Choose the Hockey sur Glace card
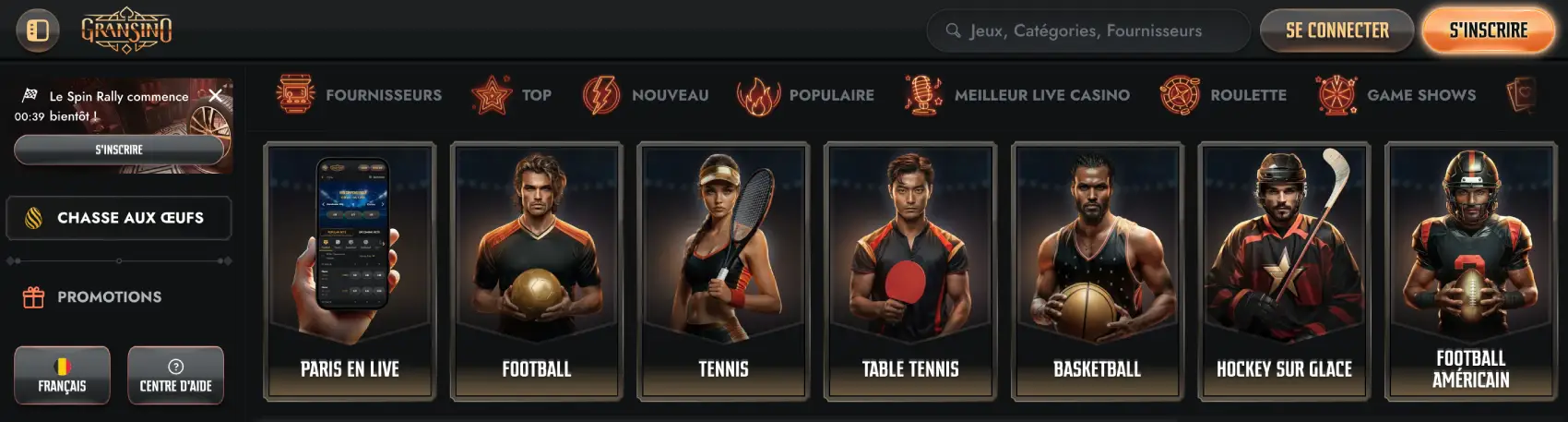Screen dimensions: 1568x422 [x=1284, y=271]
